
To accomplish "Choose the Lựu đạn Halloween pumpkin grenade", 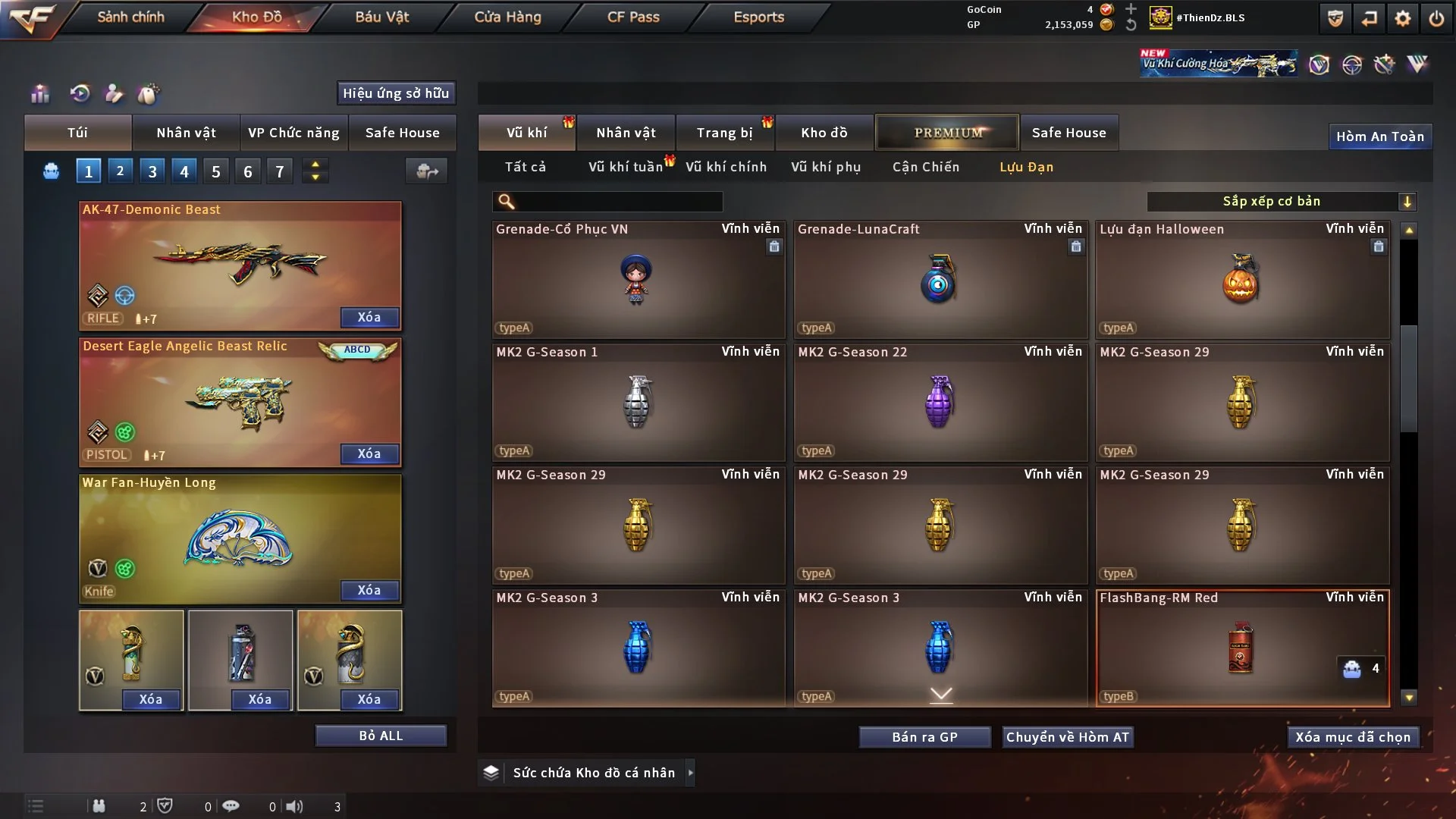I will 1241,279.
